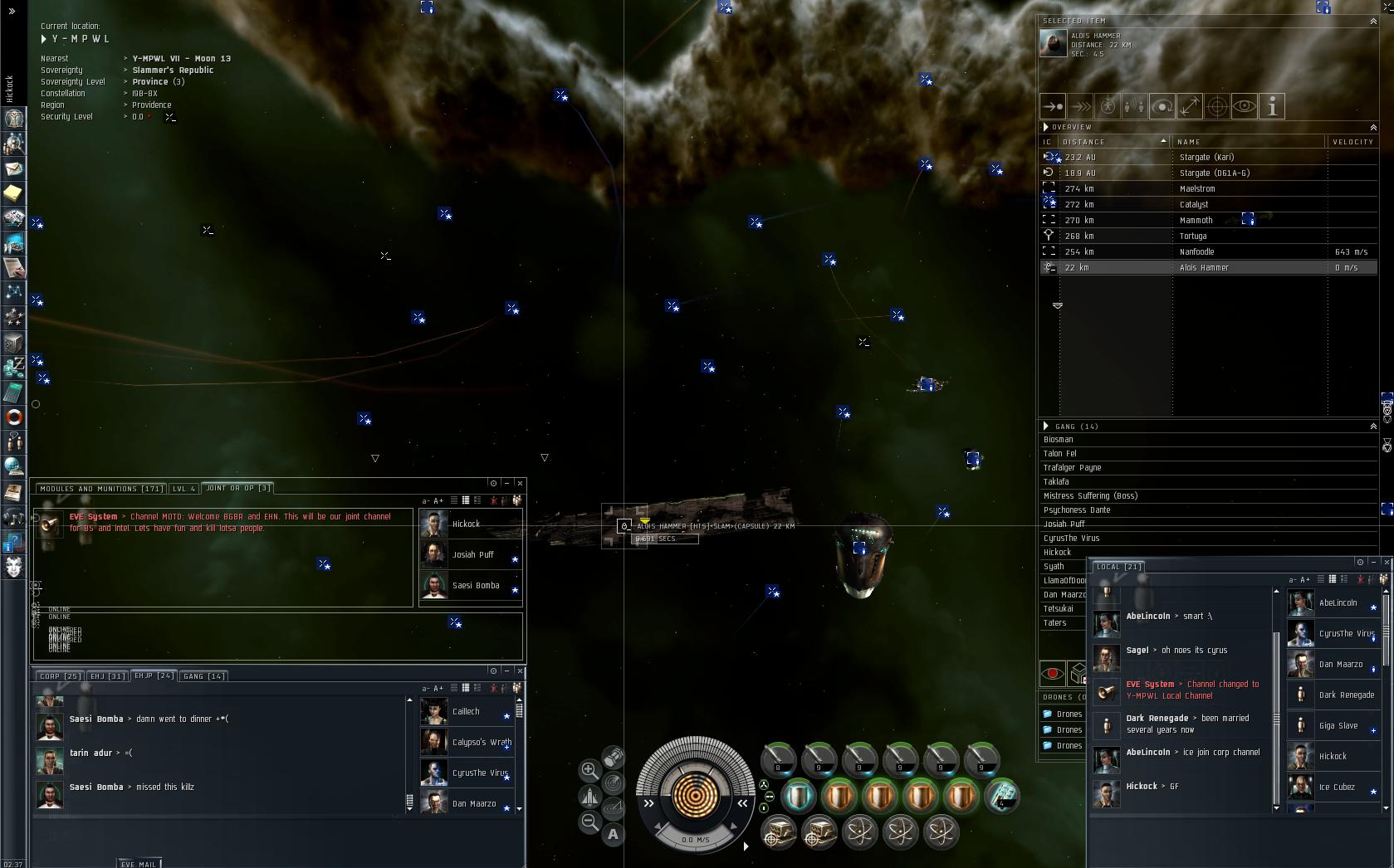Select Nanfoodle in the overview list
Screen dimensions: 1394x868
click(1196, 252)
